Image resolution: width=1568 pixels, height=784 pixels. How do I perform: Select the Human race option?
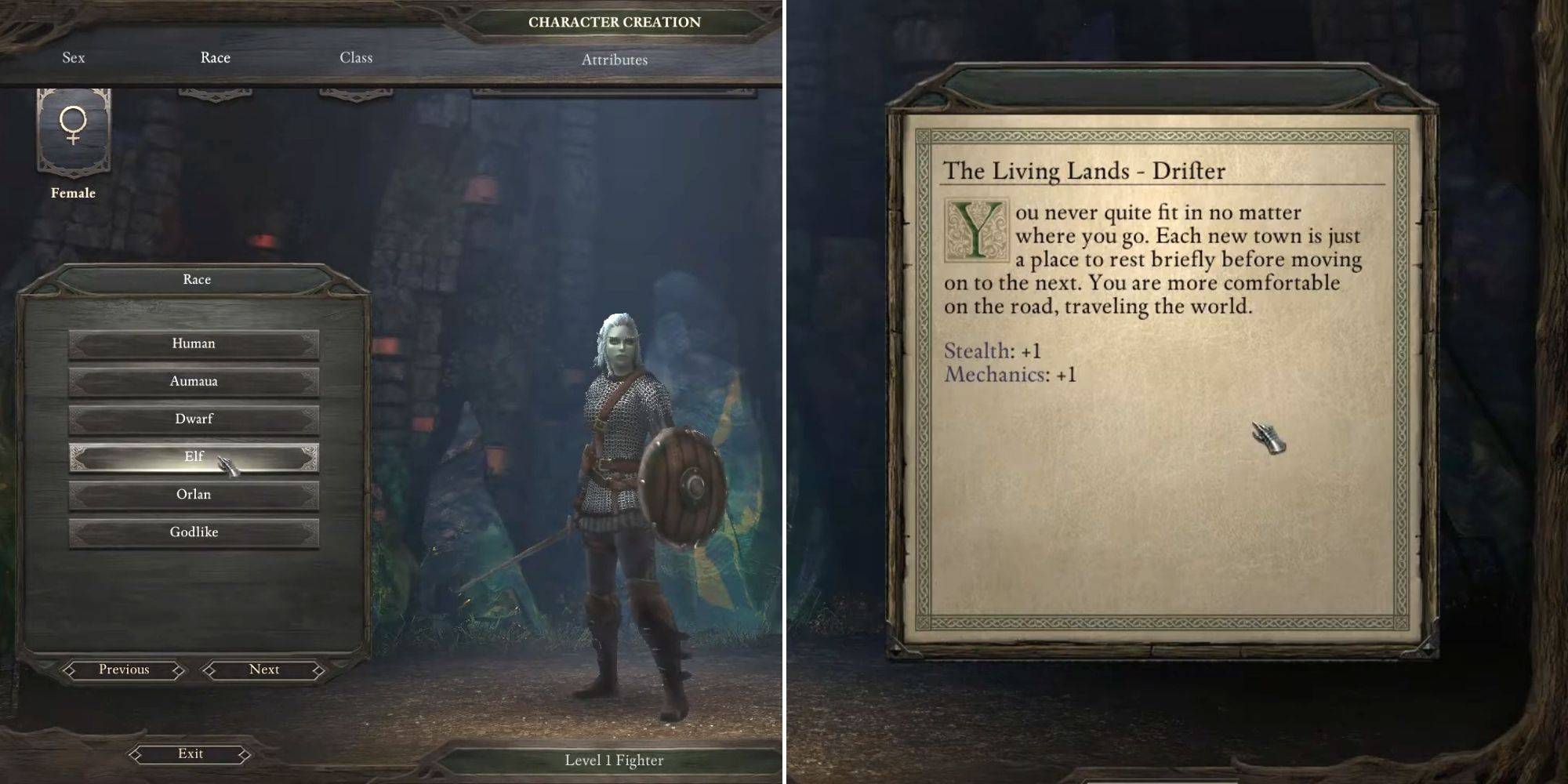tap(194, 343)
